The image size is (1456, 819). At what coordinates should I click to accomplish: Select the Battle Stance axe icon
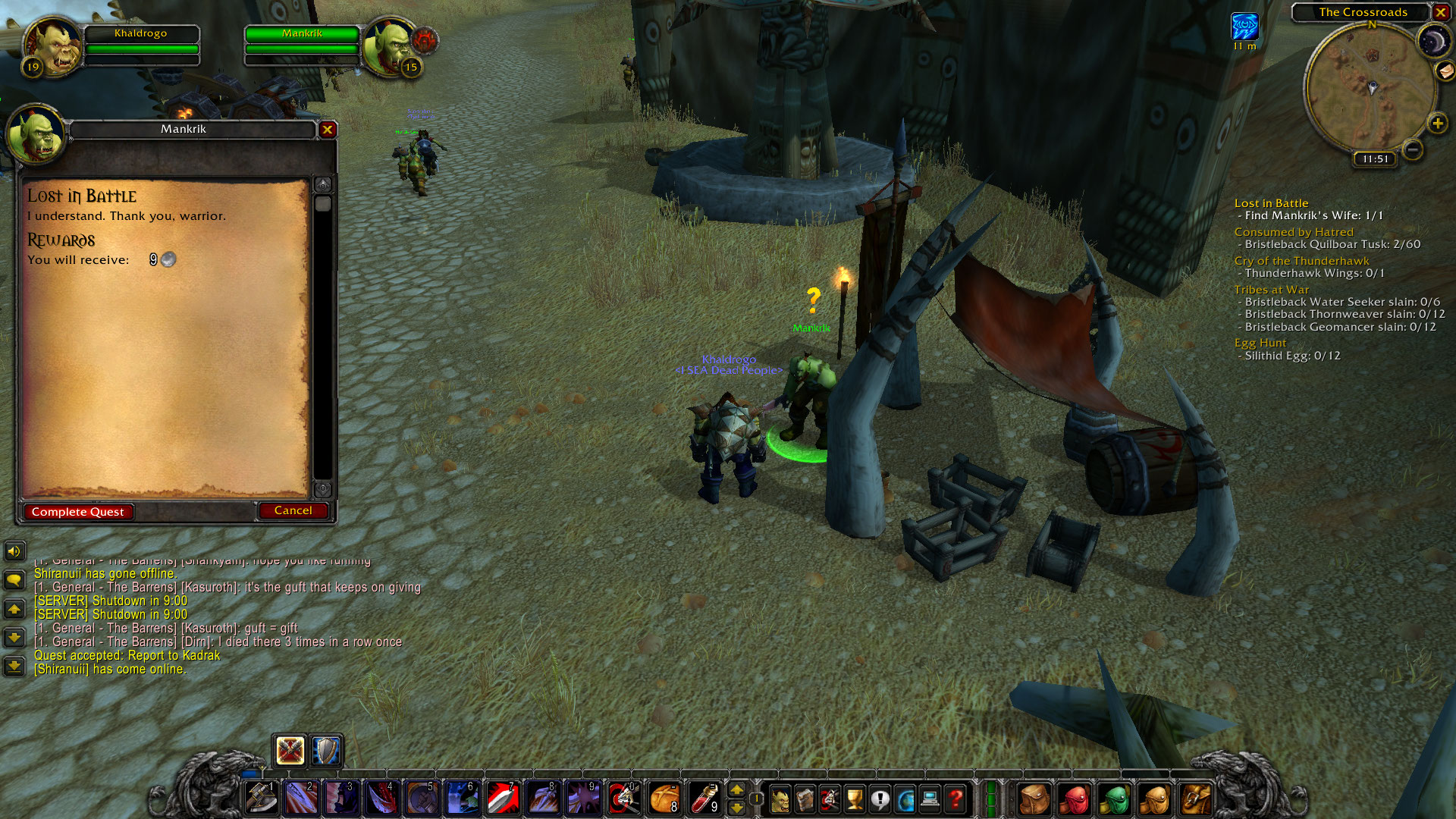[x=289, y=750]
